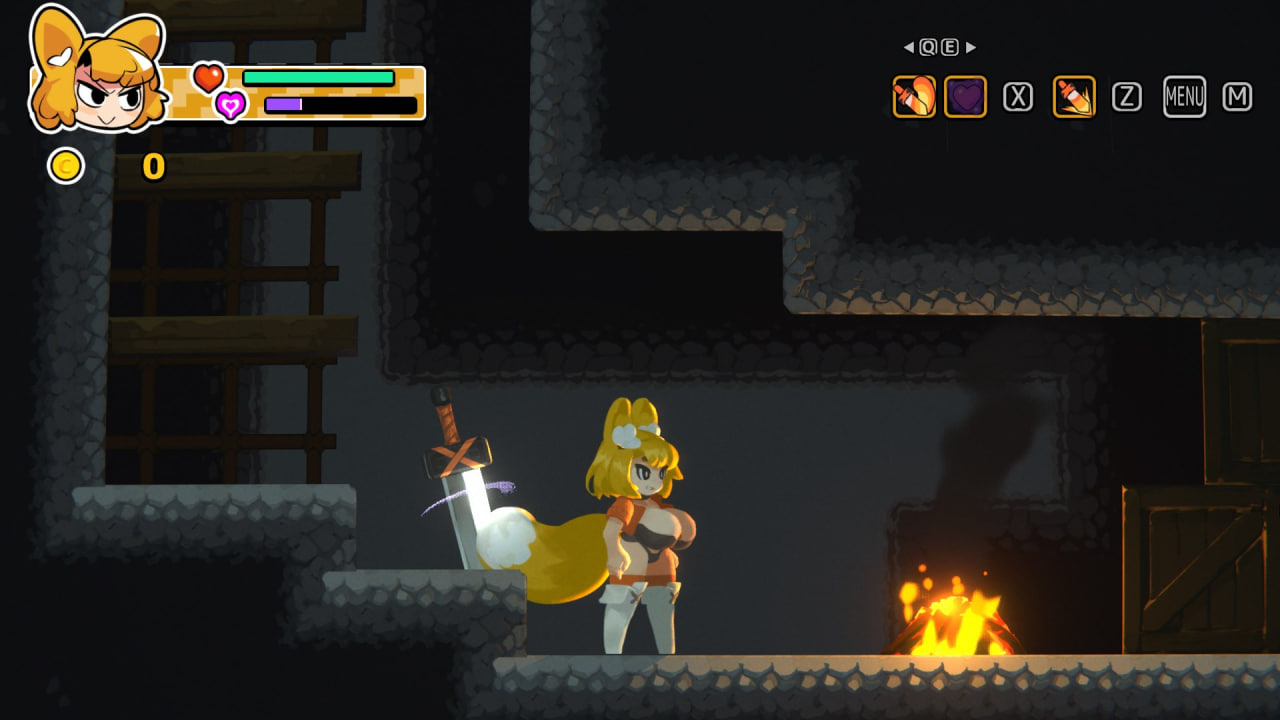Open the MENU button

click(1184, 97)
